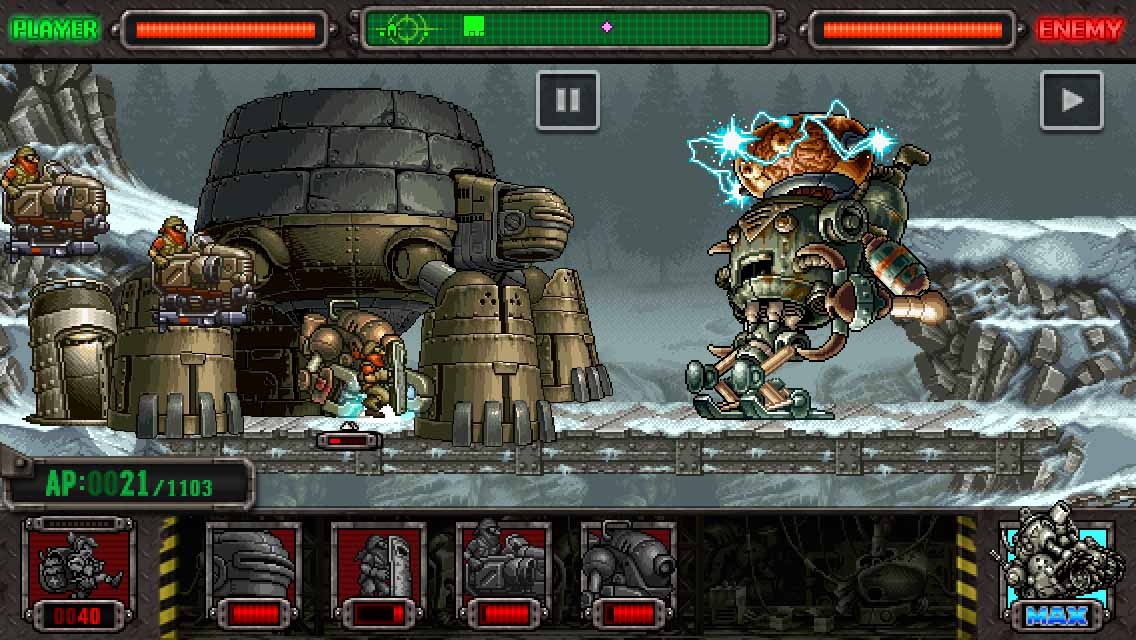
Task: Pause the battle
Action: click(x=567, y=100)
